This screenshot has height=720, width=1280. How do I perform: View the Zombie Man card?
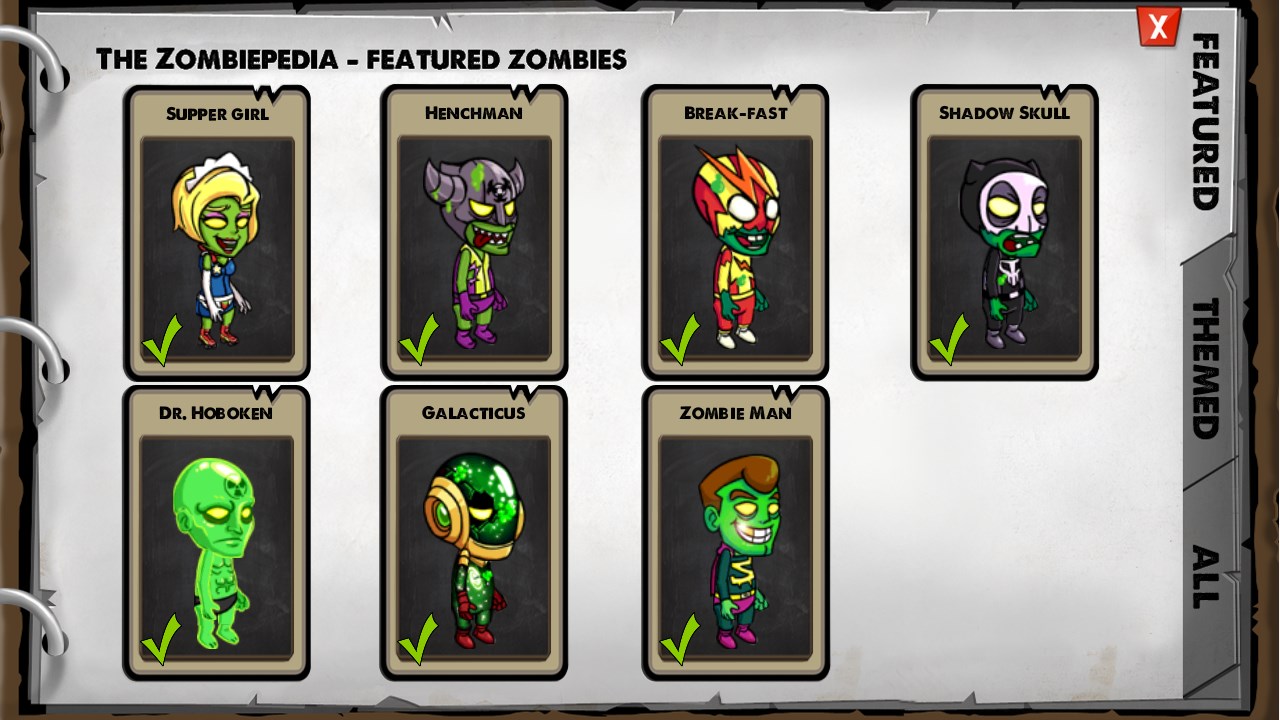click(735, 530)
